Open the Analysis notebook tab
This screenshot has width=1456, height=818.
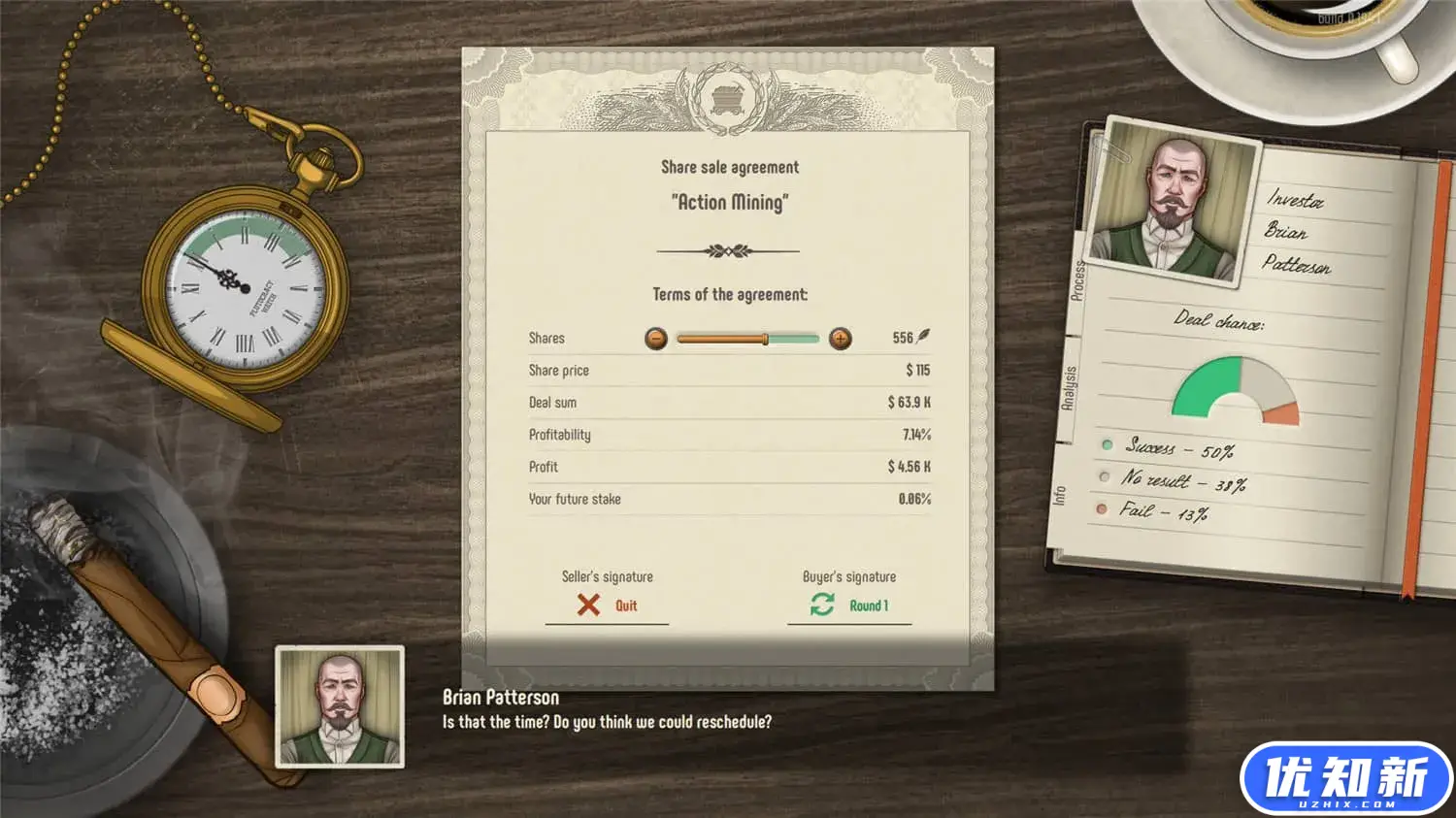[1069, 388]
